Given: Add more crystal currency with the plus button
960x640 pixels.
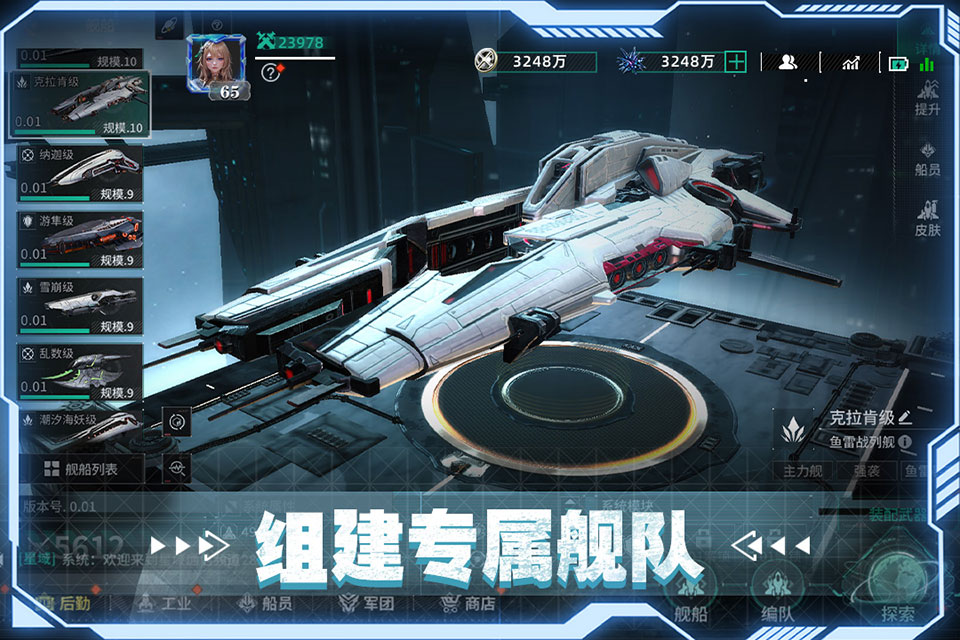Looking at the screenshot, I should [x=736, y=62].
